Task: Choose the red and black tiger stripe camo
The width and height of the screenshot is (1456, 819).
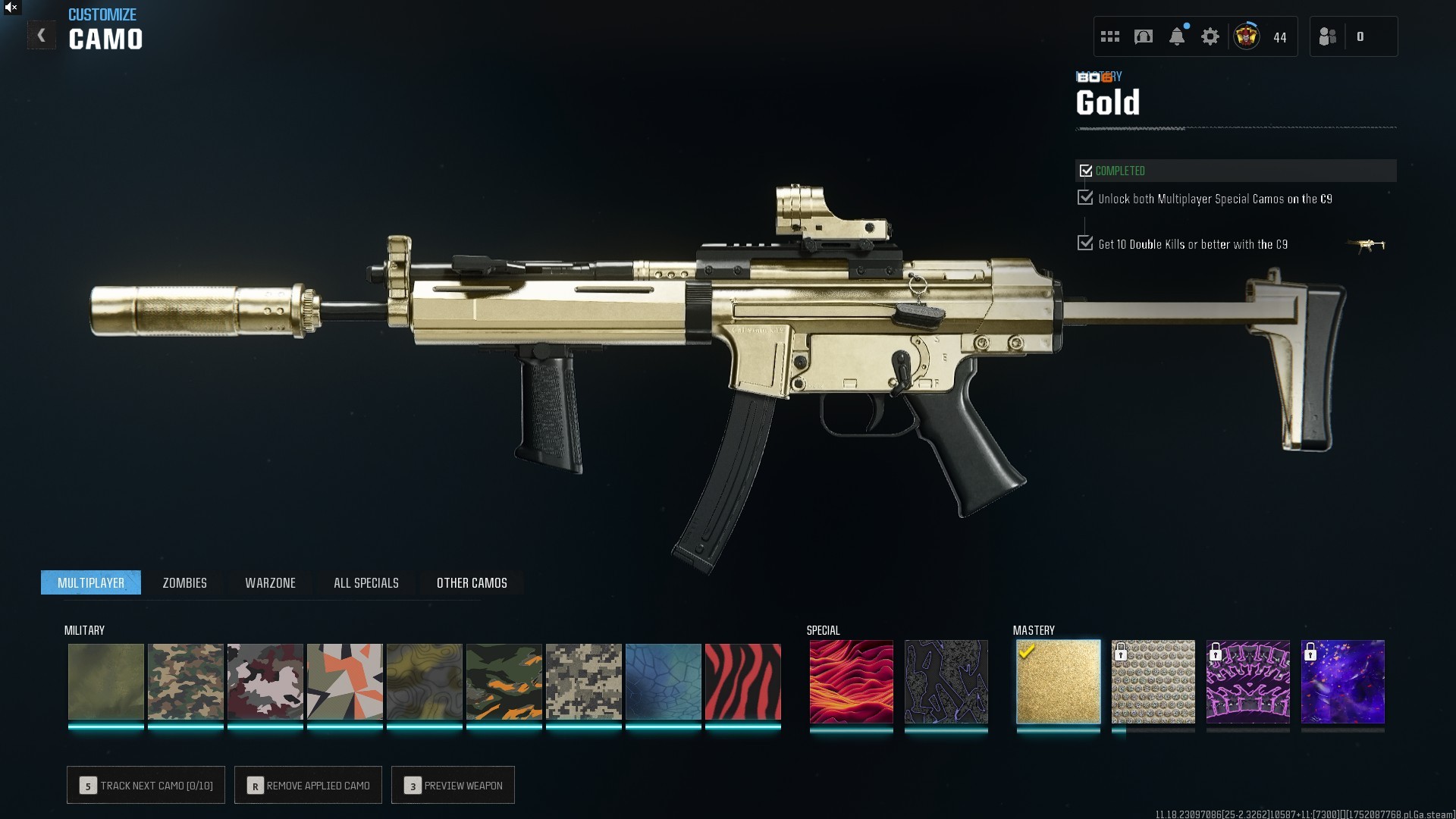Action: pyautogui.click(x=742, y=682)
